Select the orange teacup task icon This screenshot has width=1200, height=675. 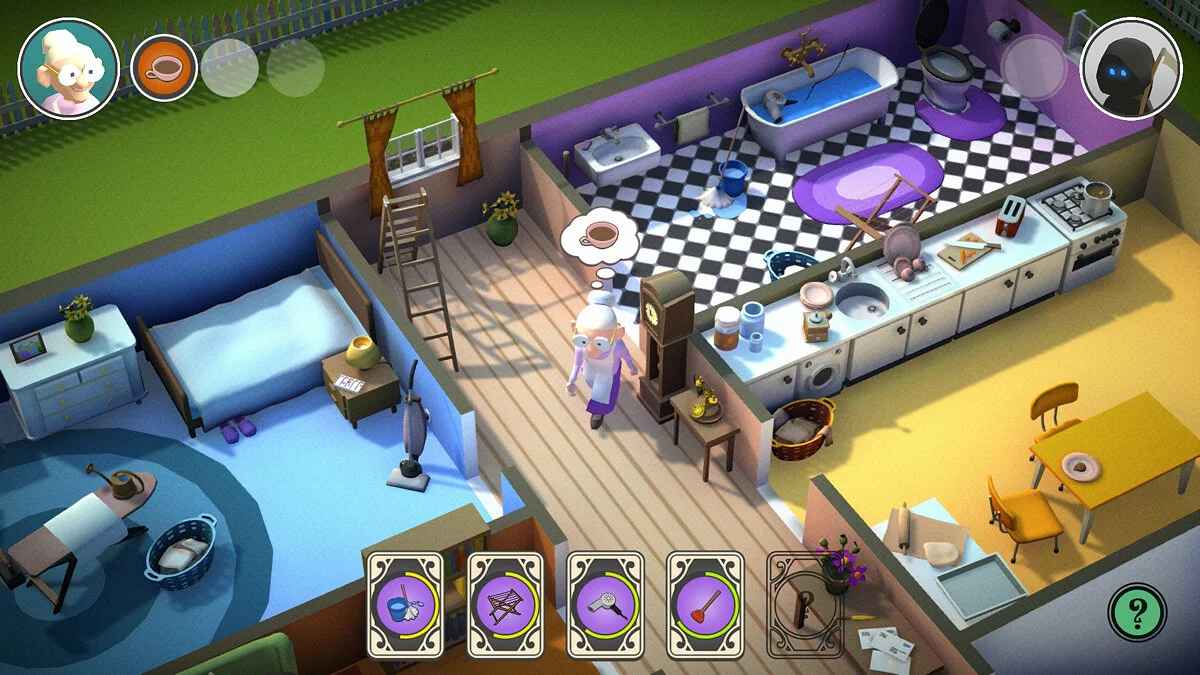tap(164, 67)
